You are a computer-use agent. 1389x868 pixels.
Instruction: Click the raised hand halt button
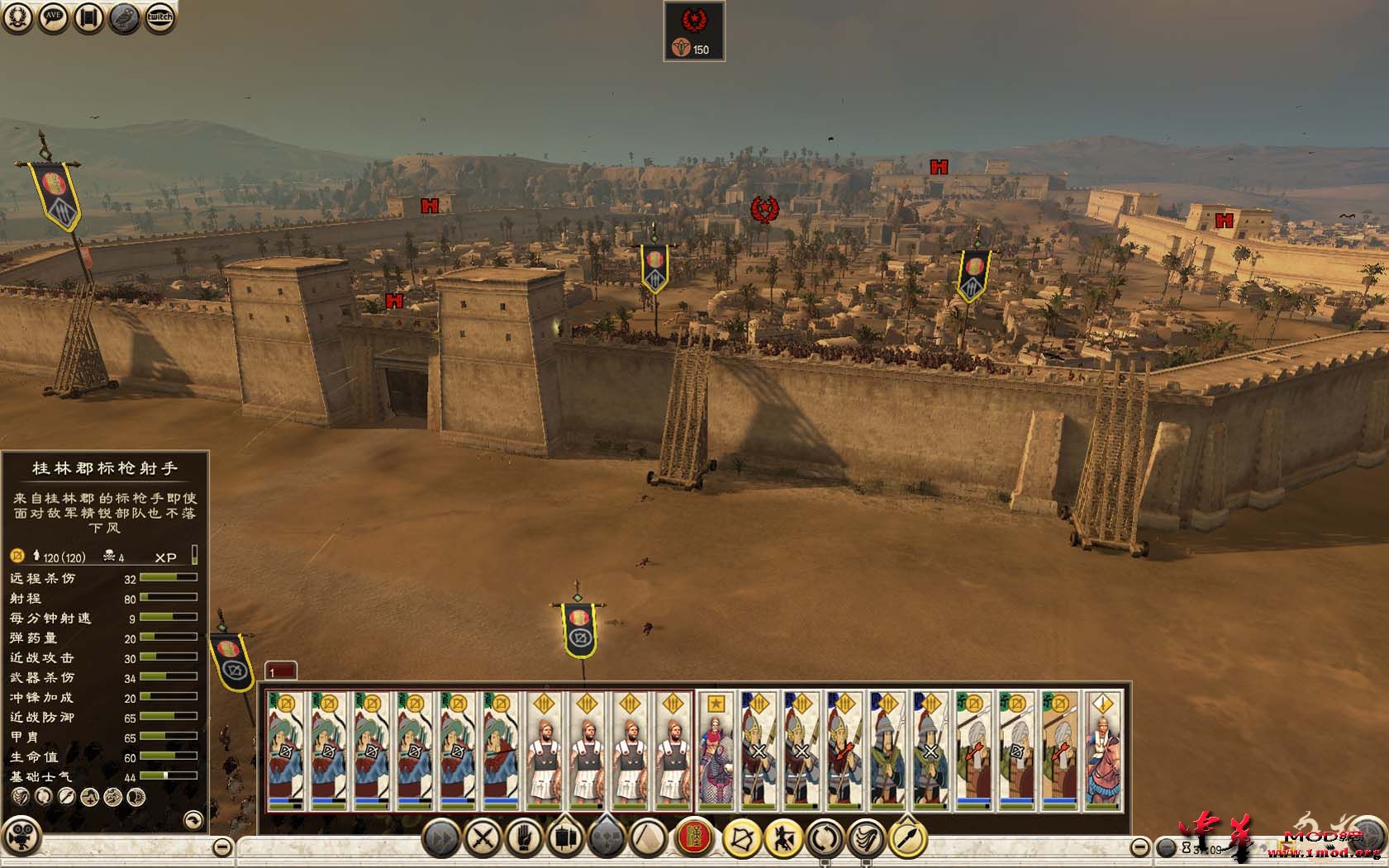[x=522, y=839]
